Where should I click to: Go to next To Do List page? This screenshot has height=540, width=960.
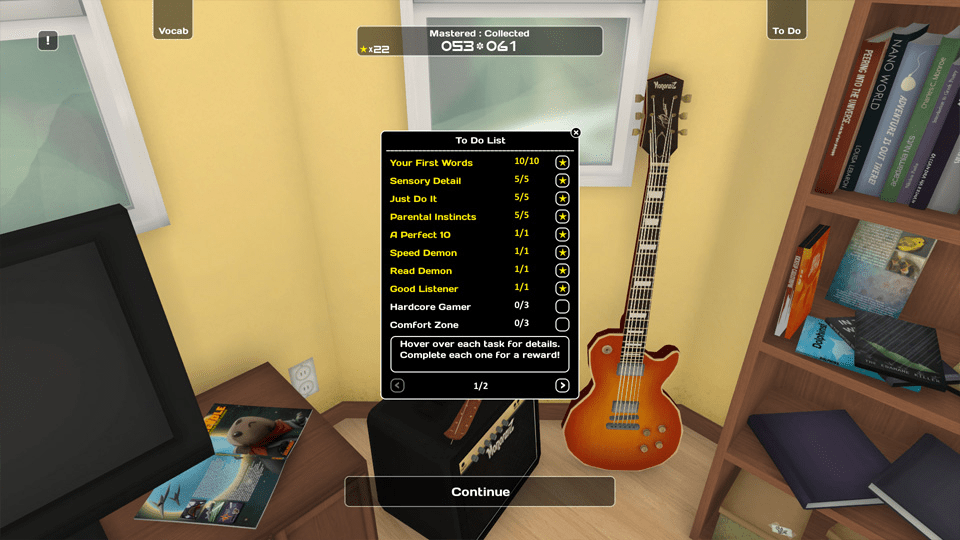tap(562, 386)
